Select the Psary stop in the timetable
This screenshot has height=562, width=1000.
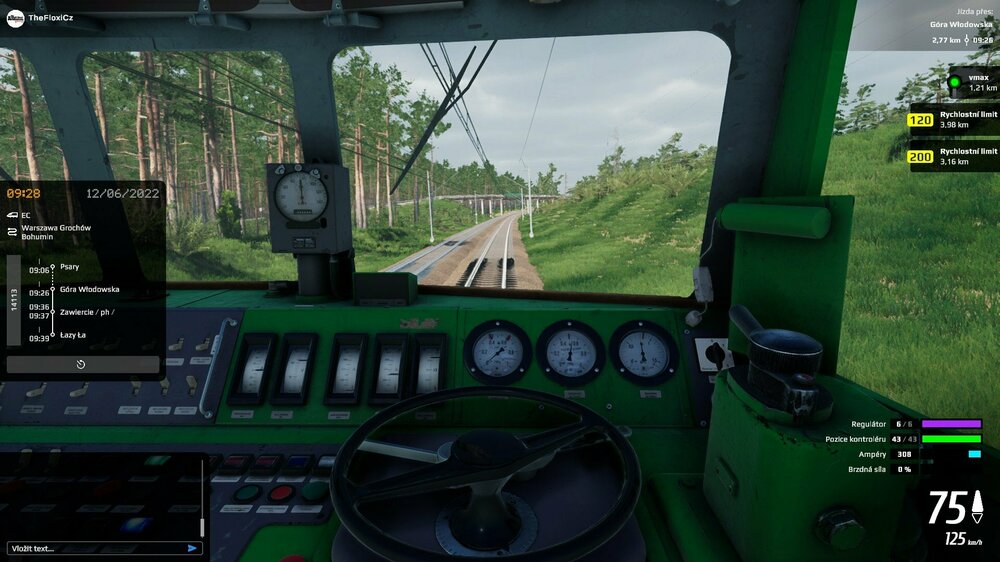tap(69, 267)
